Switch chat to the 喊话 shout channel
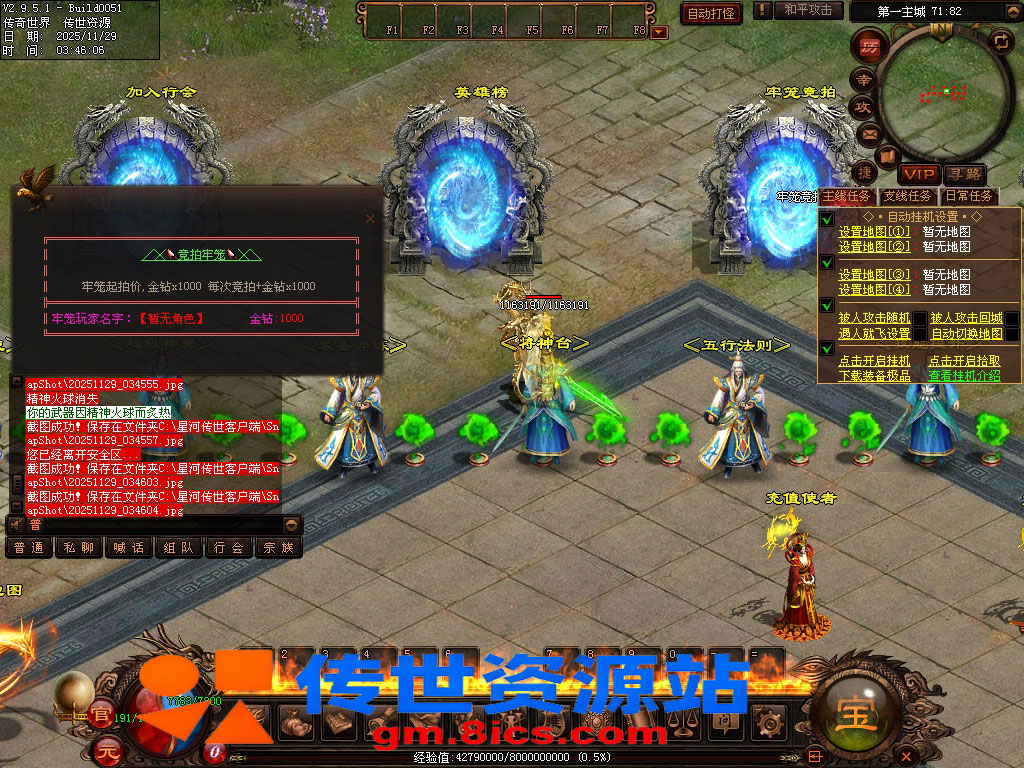This screenshot has width=1024, height=768. click(x=129, y=548)
